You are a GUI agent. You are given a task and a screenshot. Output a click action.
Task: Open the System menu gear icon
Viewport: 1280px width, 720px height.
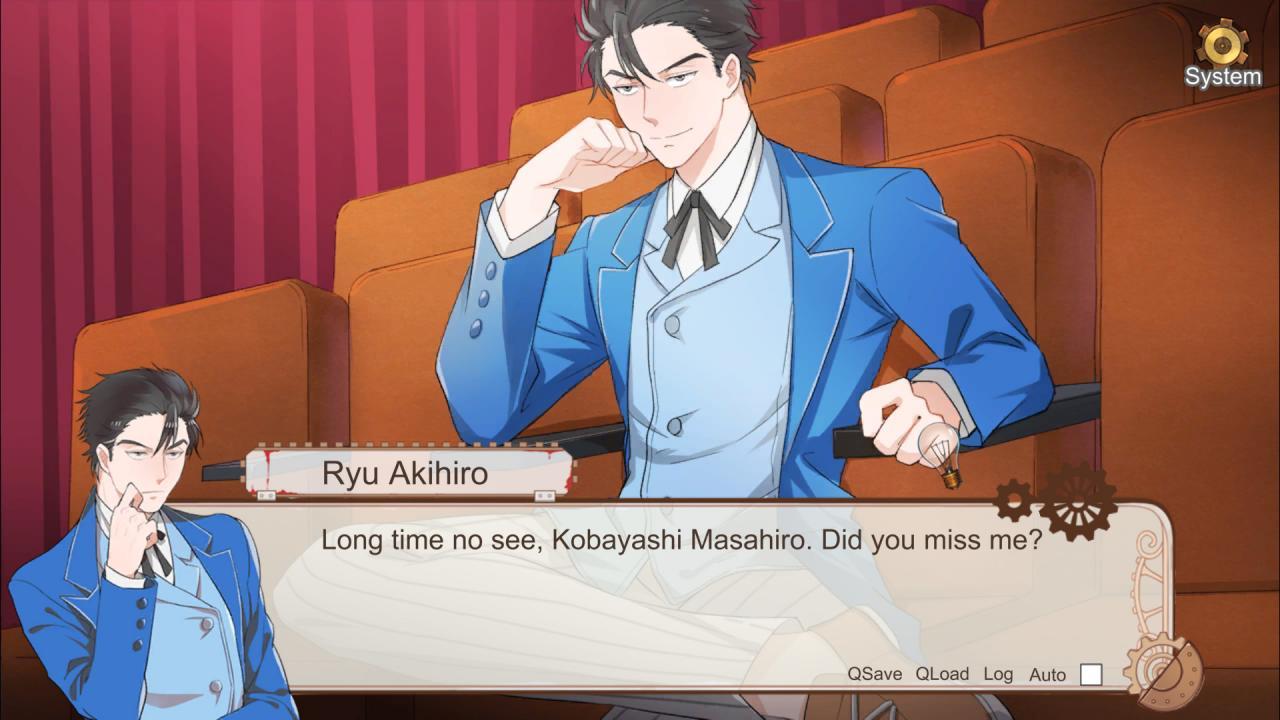point(1221,44)
